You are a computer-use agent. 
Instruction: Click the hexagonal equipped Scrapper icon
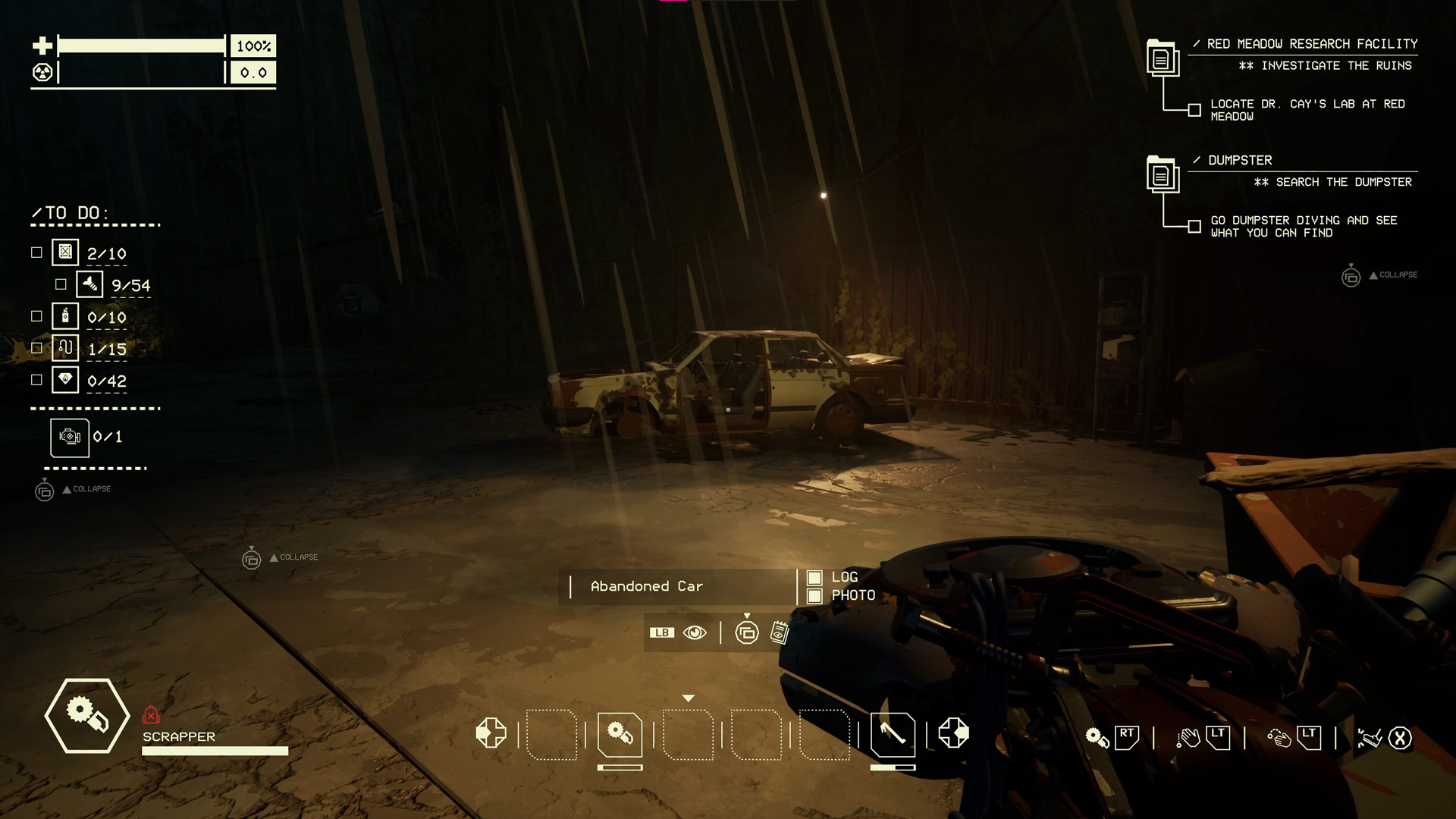pyautogui.click(x=87, y=715)
